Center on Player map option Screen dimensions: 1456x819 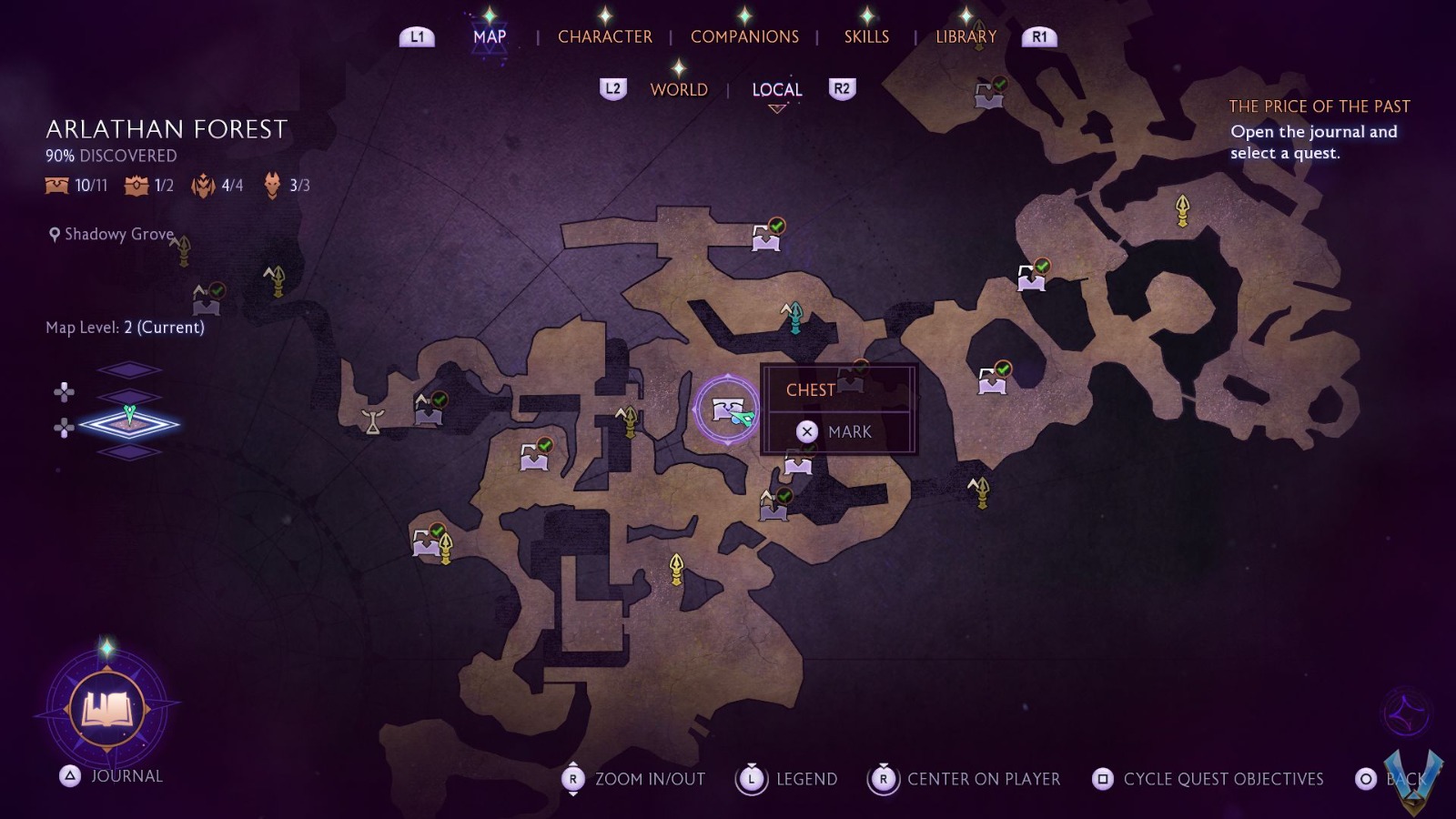point(966,779)
